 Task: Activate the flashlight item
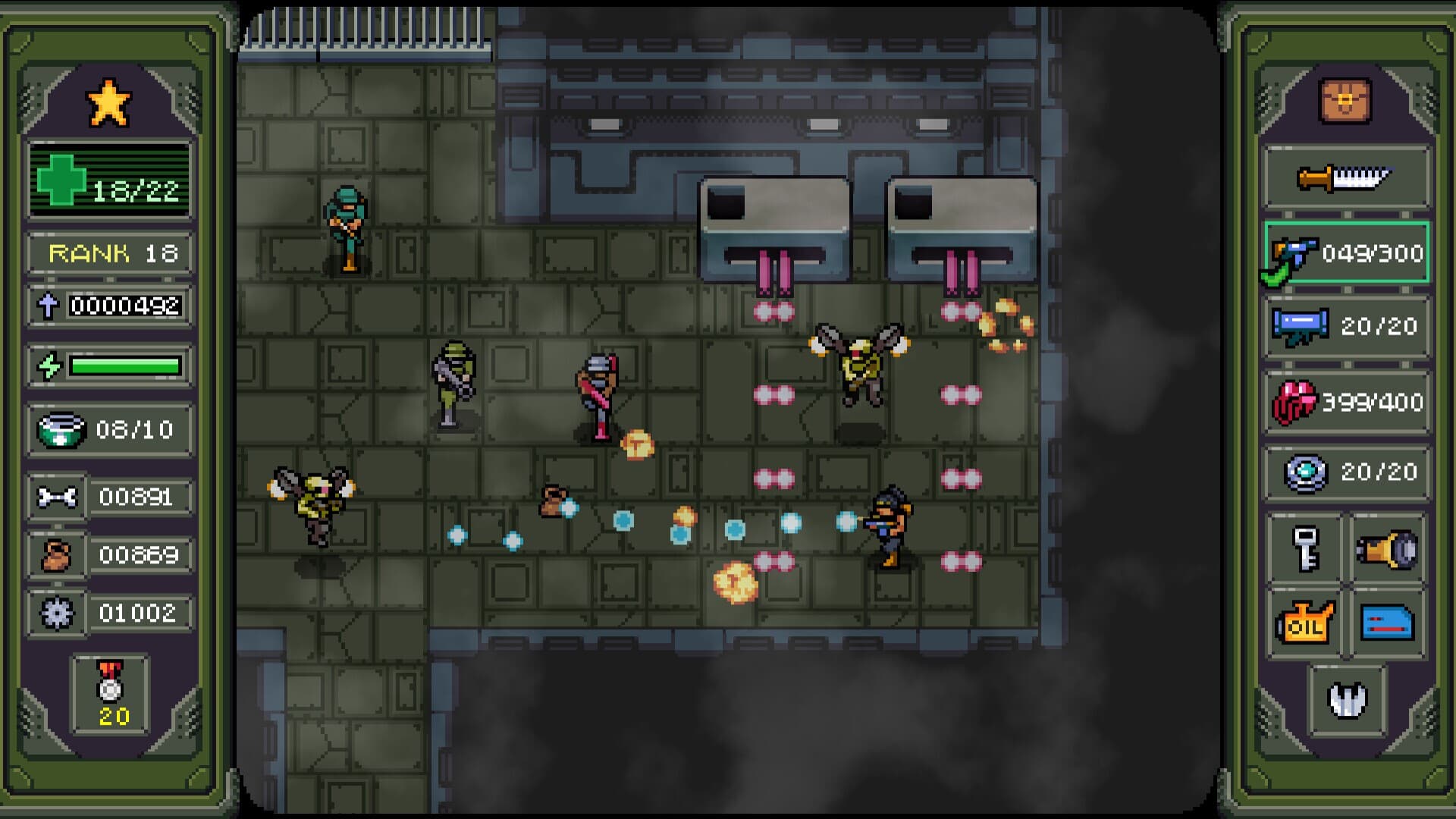pyautogui.click(x=1387, y=549)
